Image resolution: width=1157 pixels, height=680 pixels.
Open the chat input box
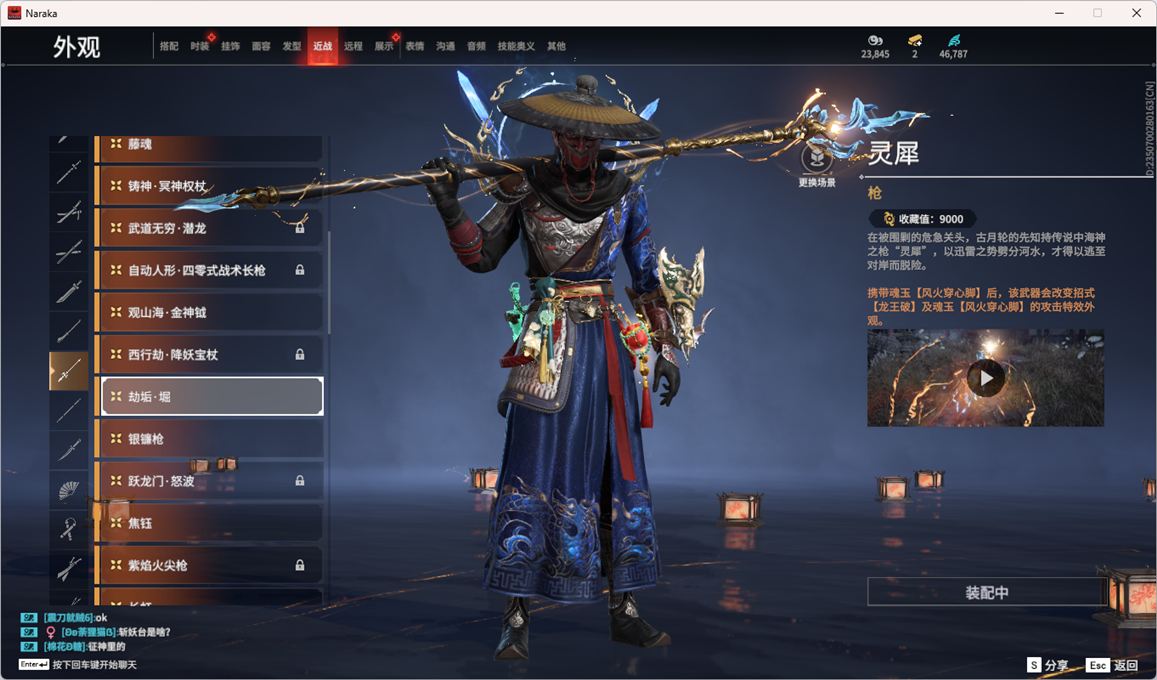(x=80, y=665)
